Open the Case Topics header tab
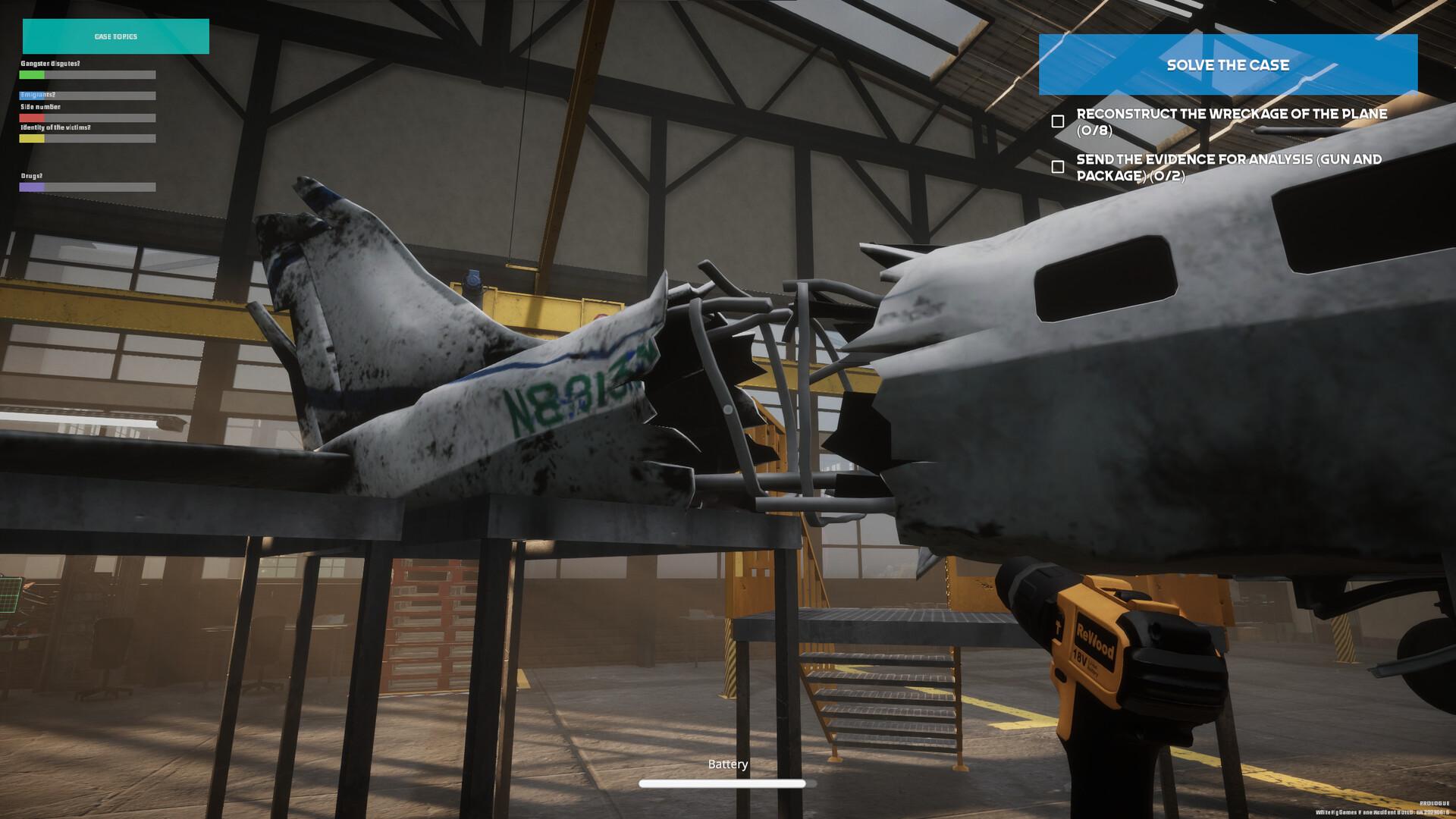 click(115, 36)
